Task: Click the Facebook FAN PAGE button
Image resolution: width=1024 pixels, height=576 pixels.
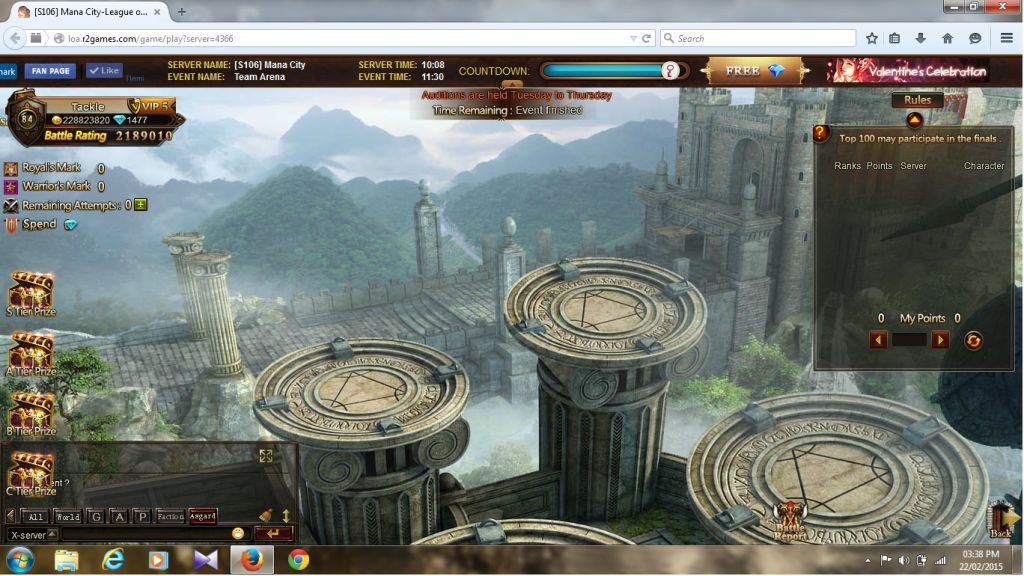Action: (x=50, y=71)
